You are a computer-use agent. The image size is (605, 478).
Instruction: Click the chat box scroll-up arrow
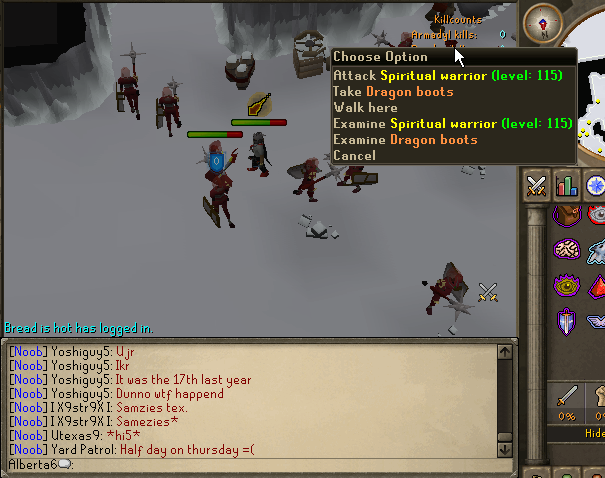pyautogui.click(x=504, y=351)
